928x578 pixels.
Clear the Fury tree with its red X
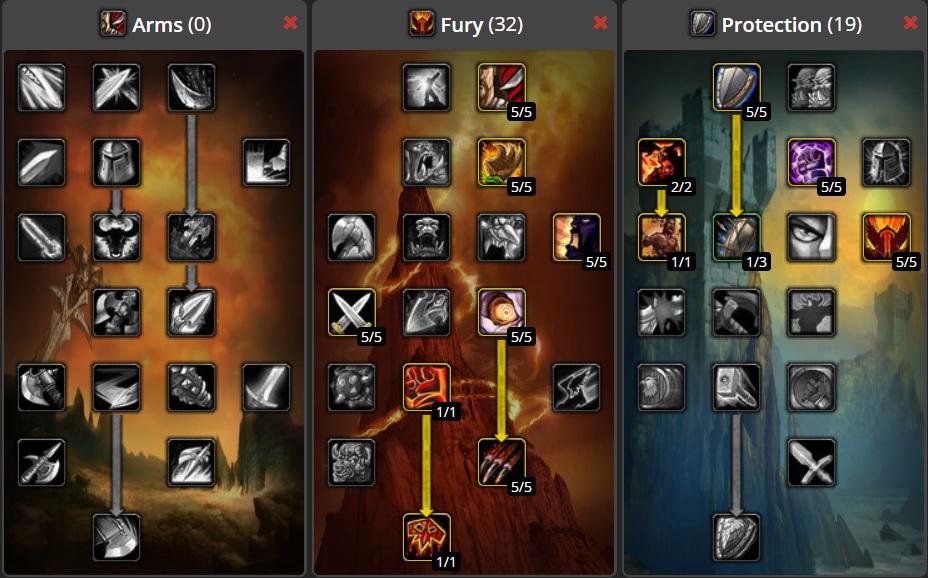click(600, 23)
